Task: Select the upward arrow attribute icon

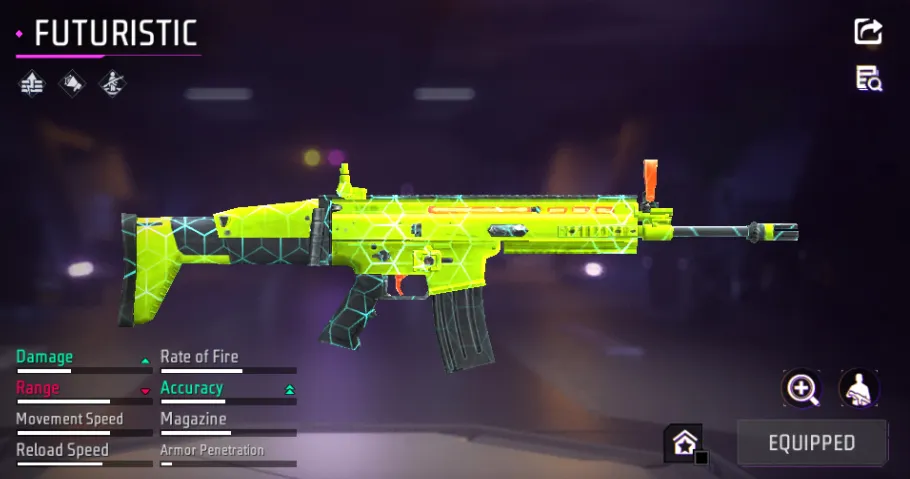Action: coord(33,84)
